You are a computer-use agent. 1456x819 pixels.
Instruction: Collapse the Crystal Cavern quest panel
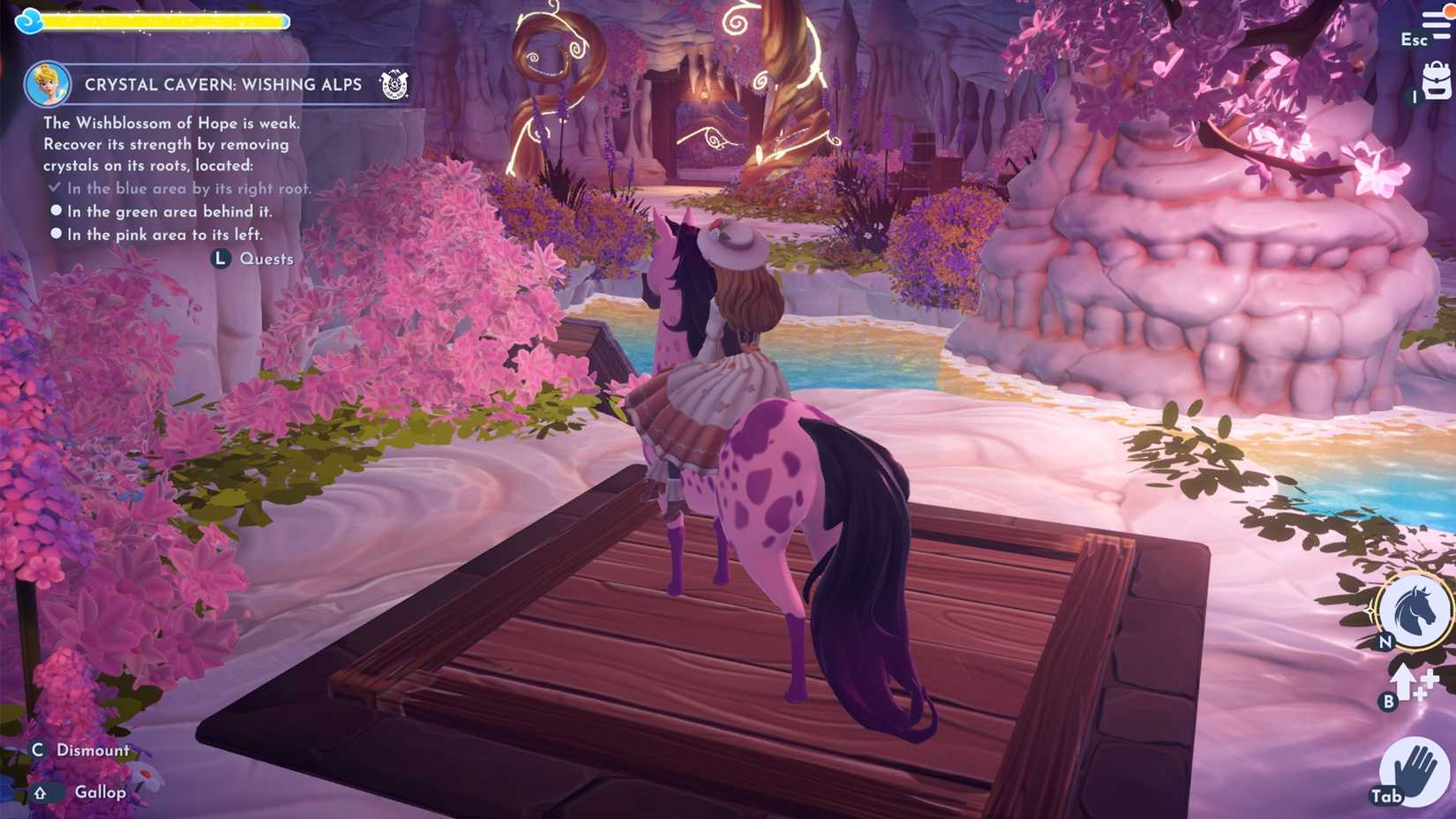coord(222,84)
